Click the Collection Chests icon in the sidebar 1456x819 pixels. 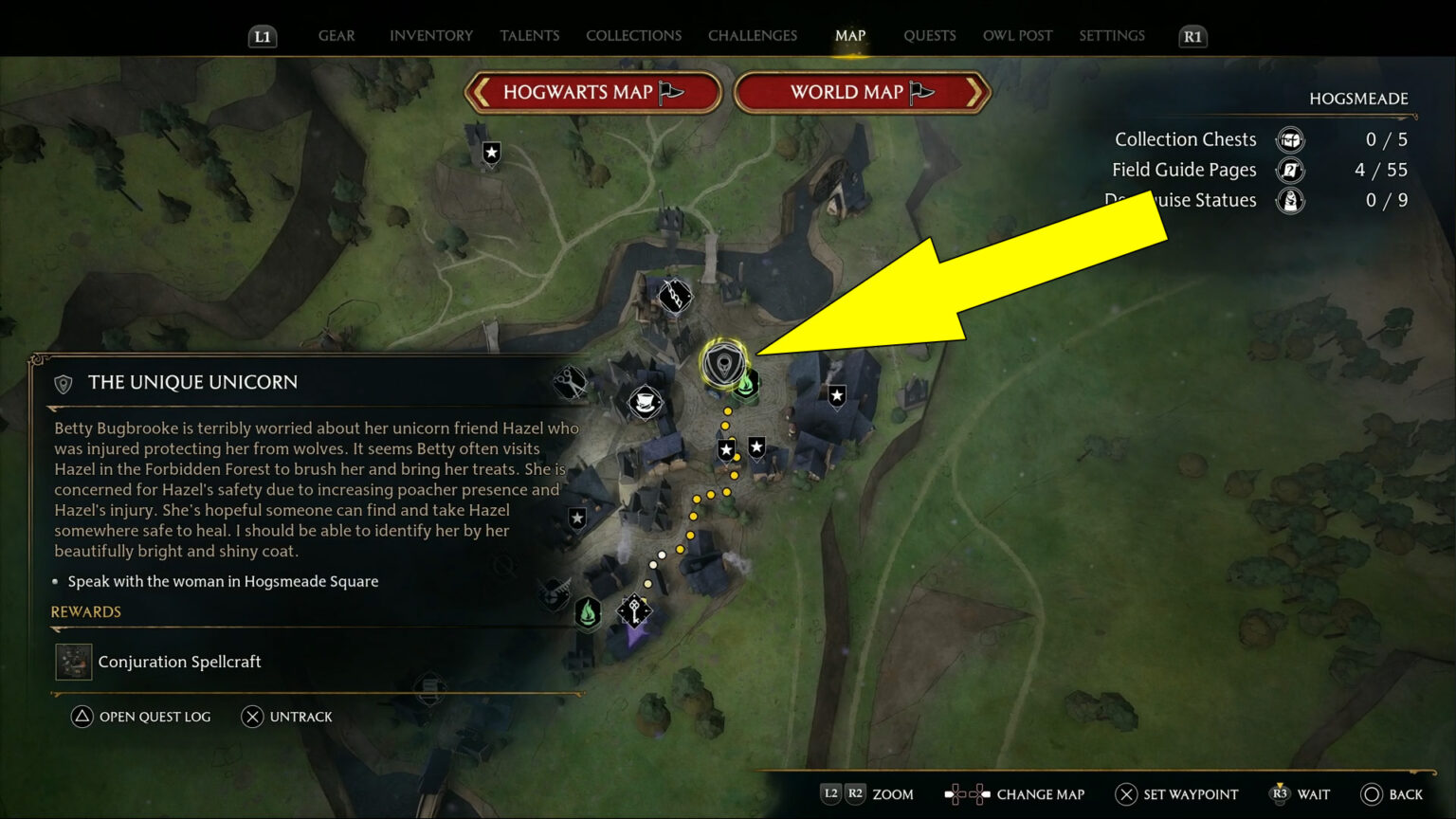pos(1290,139)
